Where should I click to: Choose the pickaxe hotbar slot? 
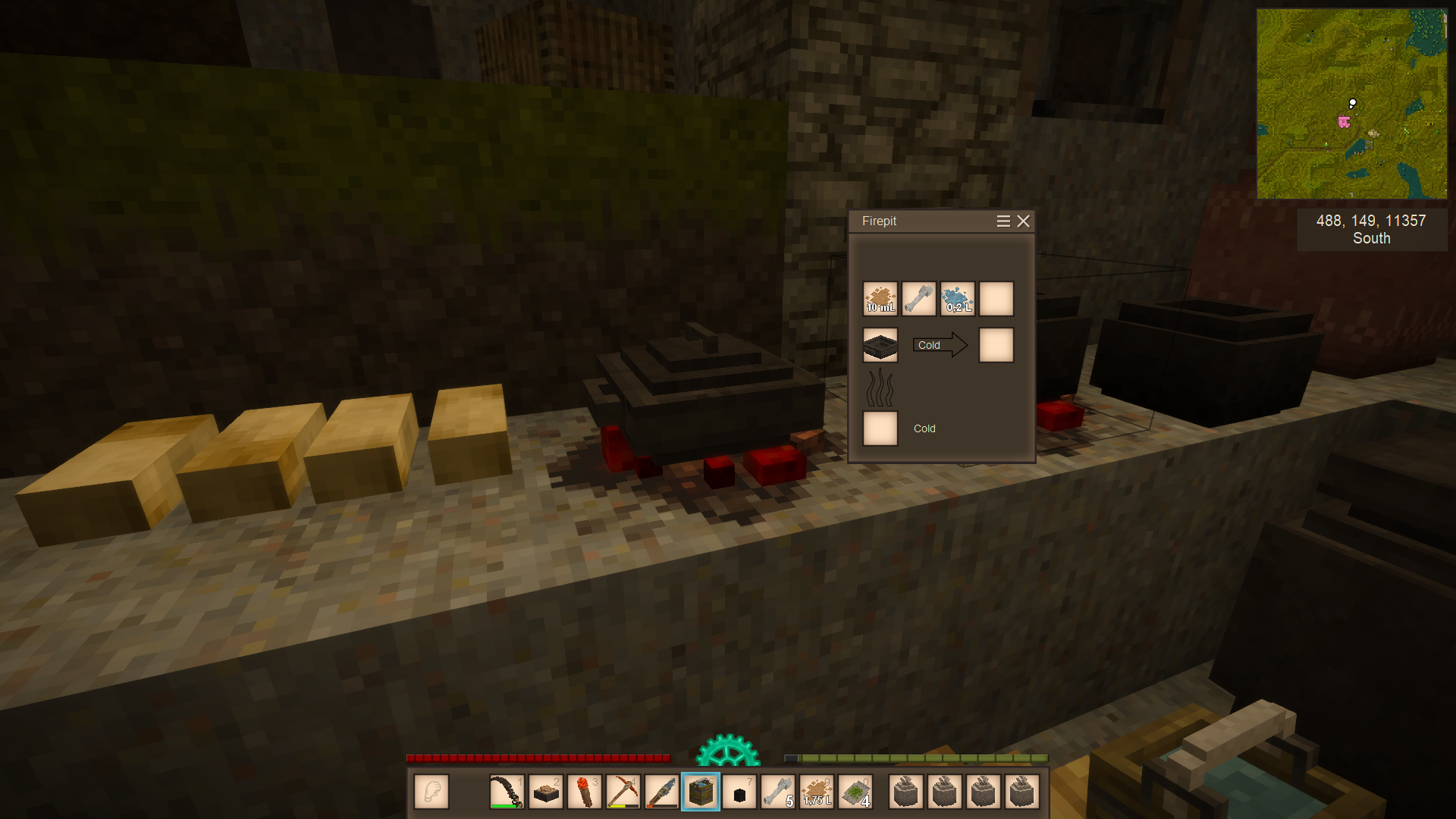pyautogui.click(x=623, y=792)
